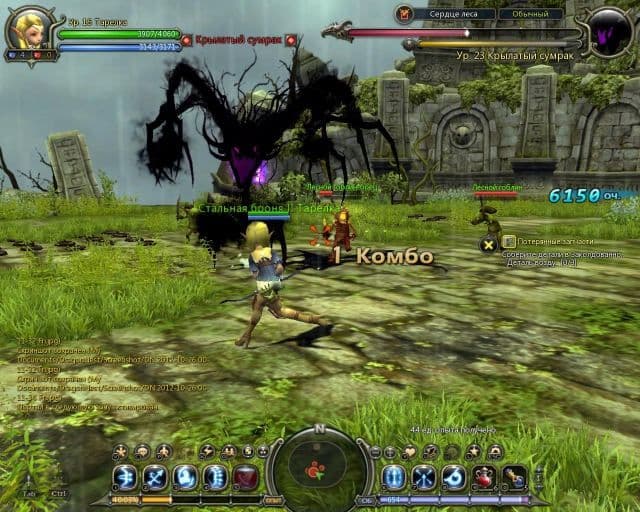Open the Сердце леса dungeon info icon
Image resolution: width=640 pixels, height=512 pixels.
click(404, 14)
